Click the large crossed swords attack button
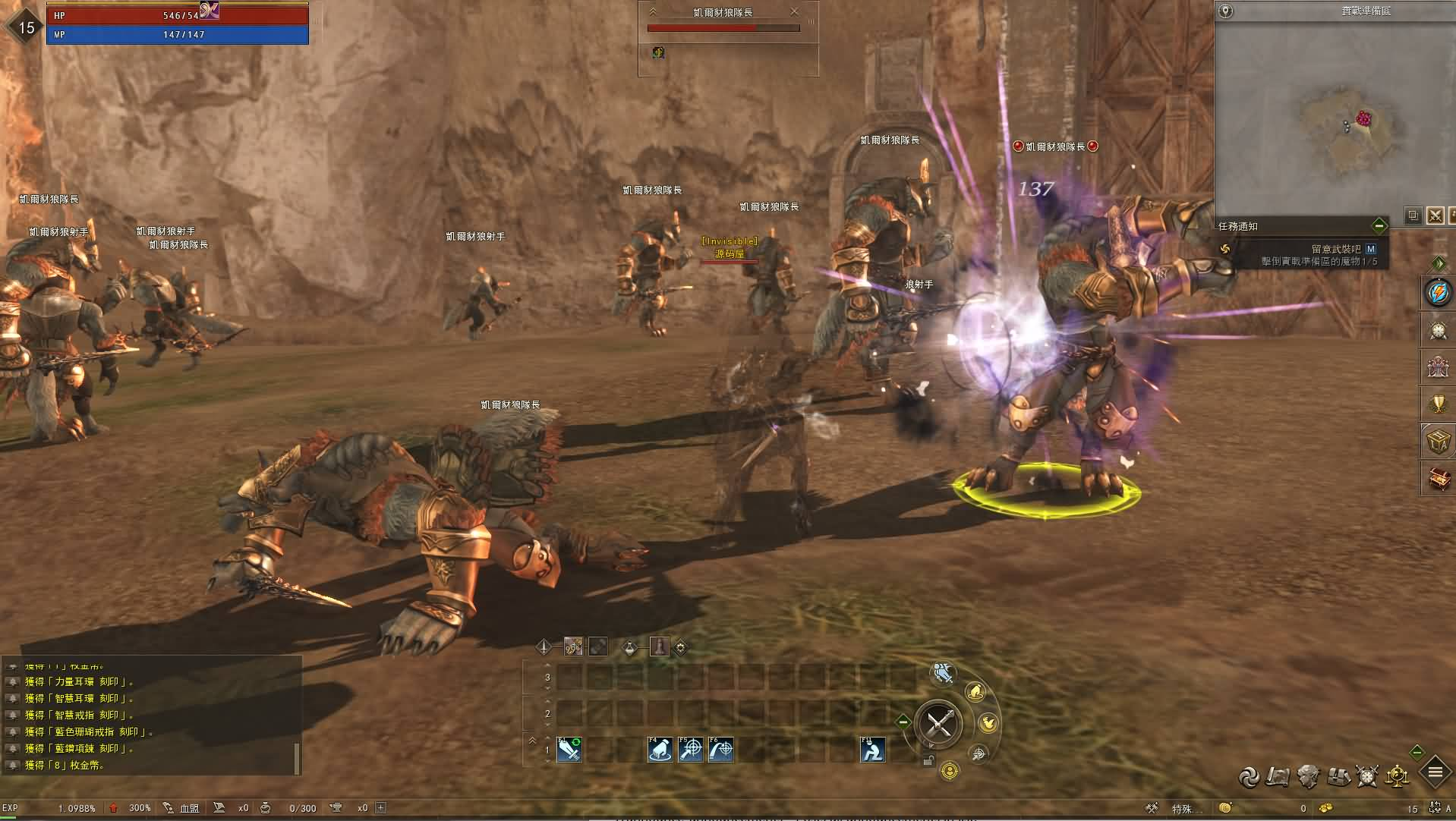This screenshot has height=821, width=1456. 939,724
